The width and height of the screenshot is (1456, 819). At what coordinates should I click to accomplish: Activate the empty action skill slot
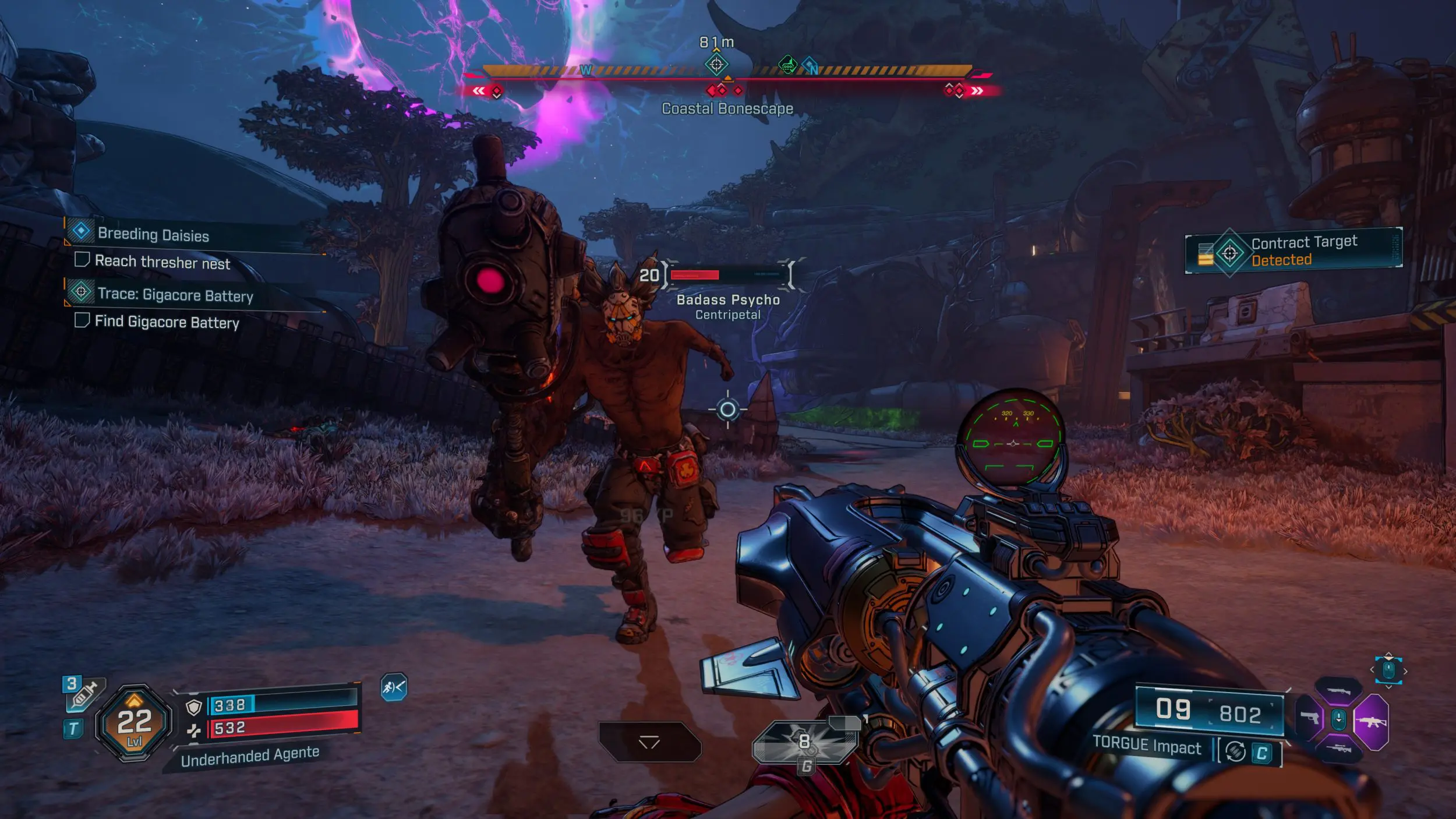click(649, 742)
